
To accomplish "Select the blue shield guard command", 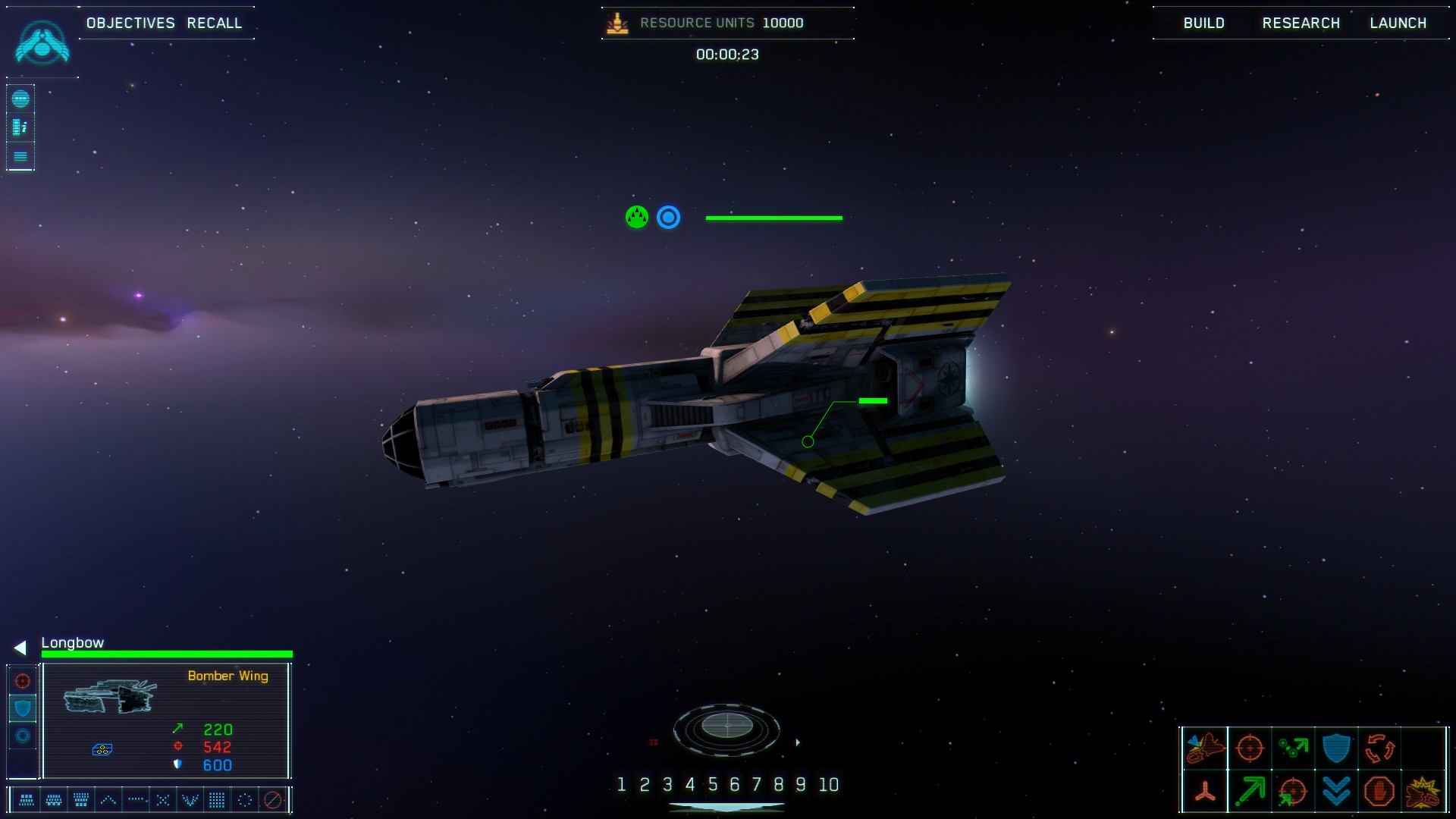I will click(x=1336, y=748).
